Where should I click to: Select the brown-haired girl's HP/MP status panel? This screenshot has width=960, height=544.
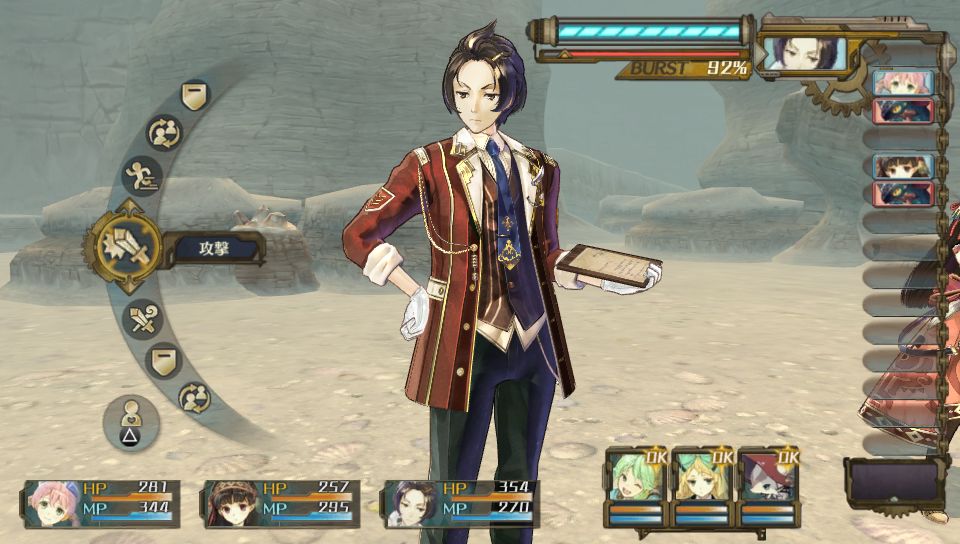coord(281,503)
